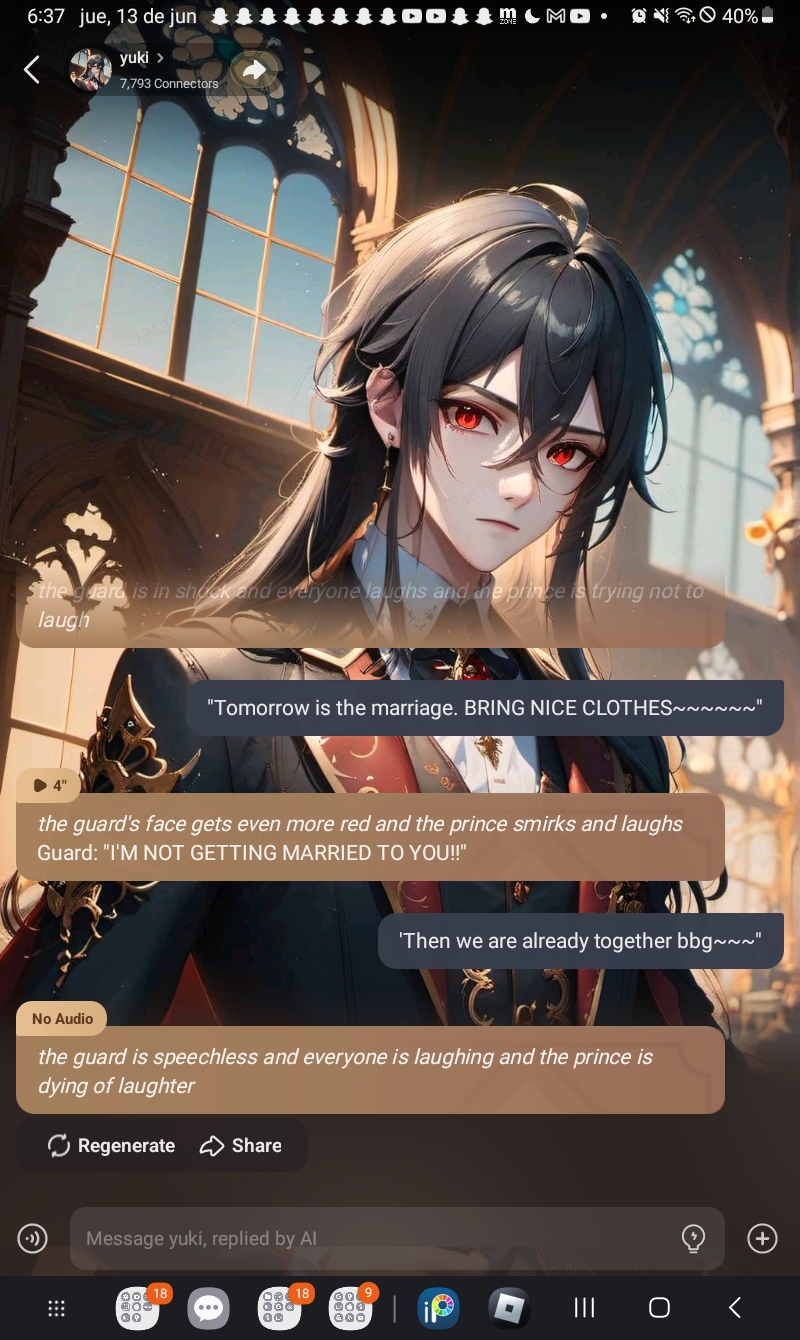Open the plus attachment menu
Screen dimensions: 800x1340
pos(762,1239)
